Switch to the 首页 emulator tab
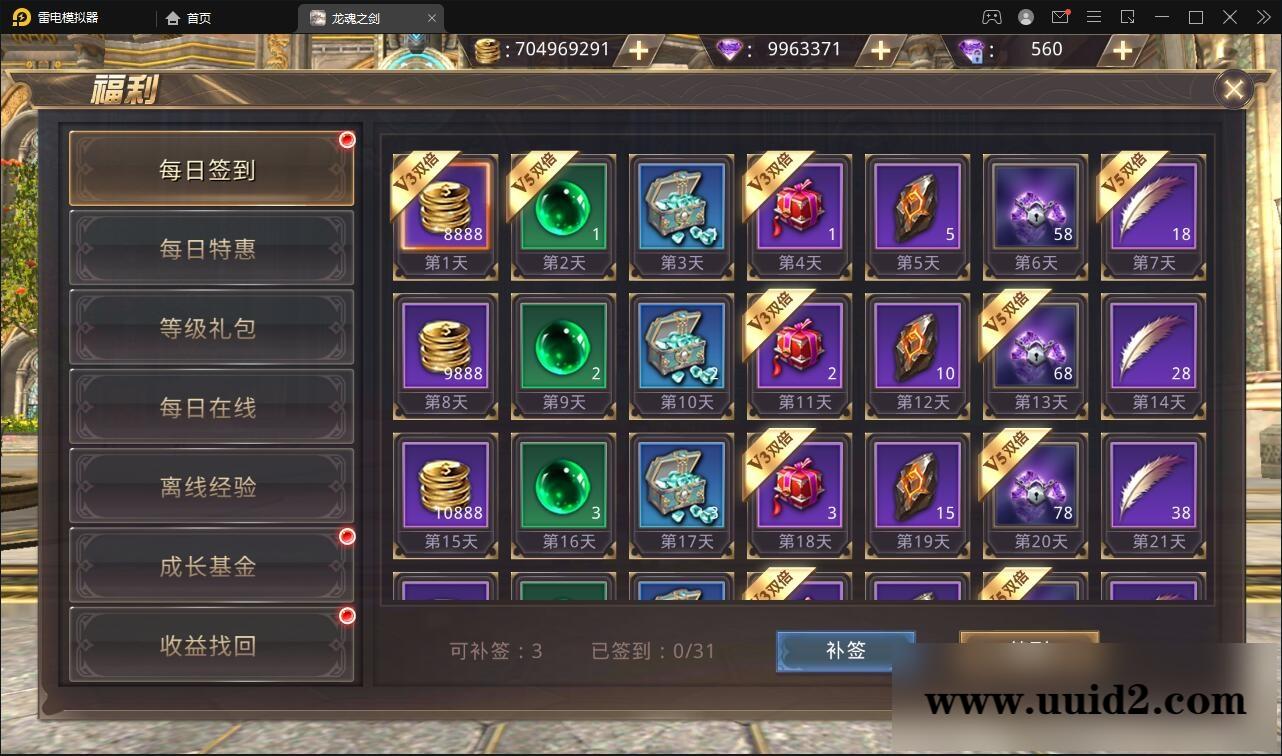Screen dimensions: 1282x756 [x=186, y=17]
